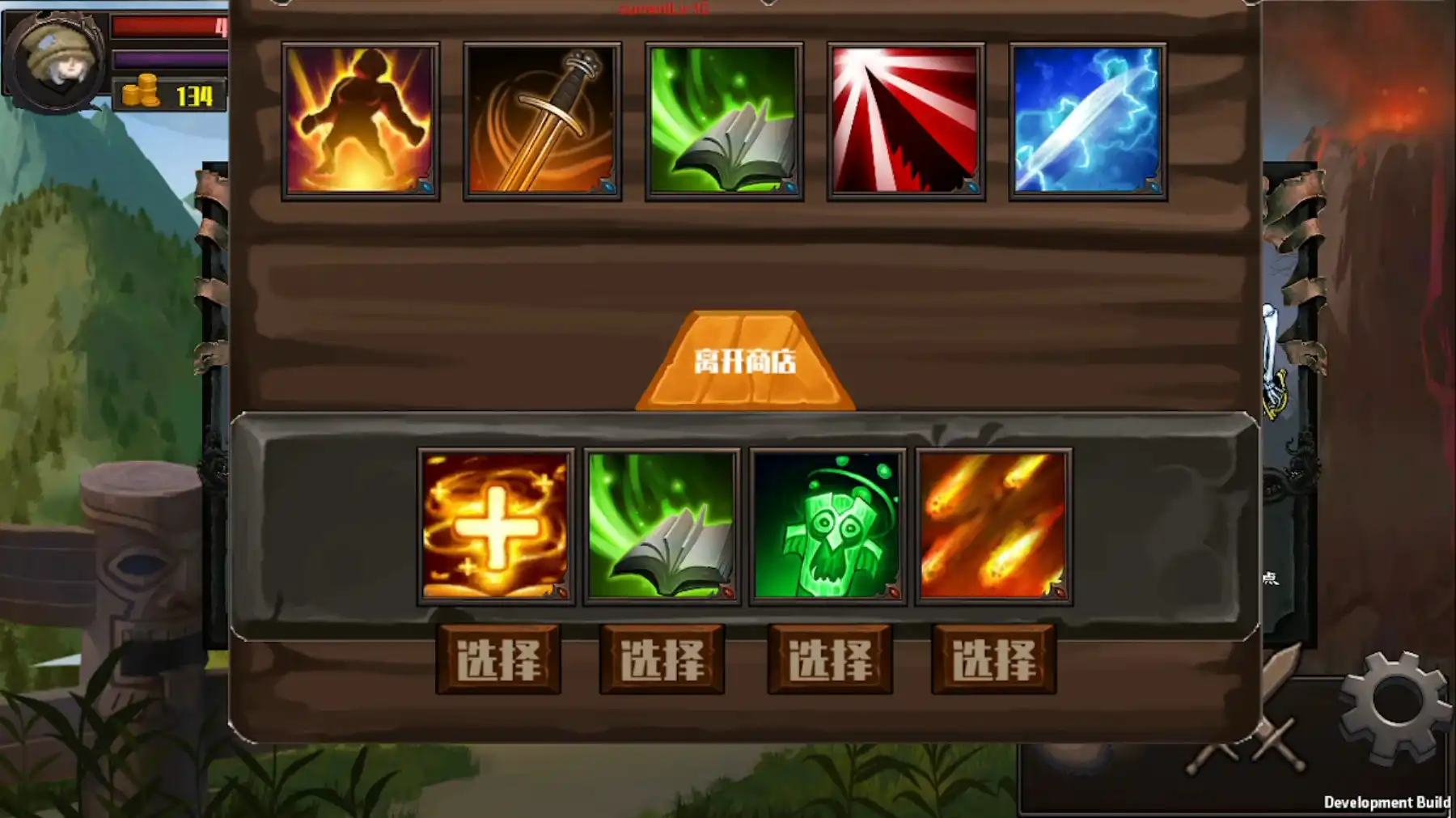The width and height of the screenshot is (1456, 818).
Task: Select the warrior silhouette skill icon
Action: [363, 120]
